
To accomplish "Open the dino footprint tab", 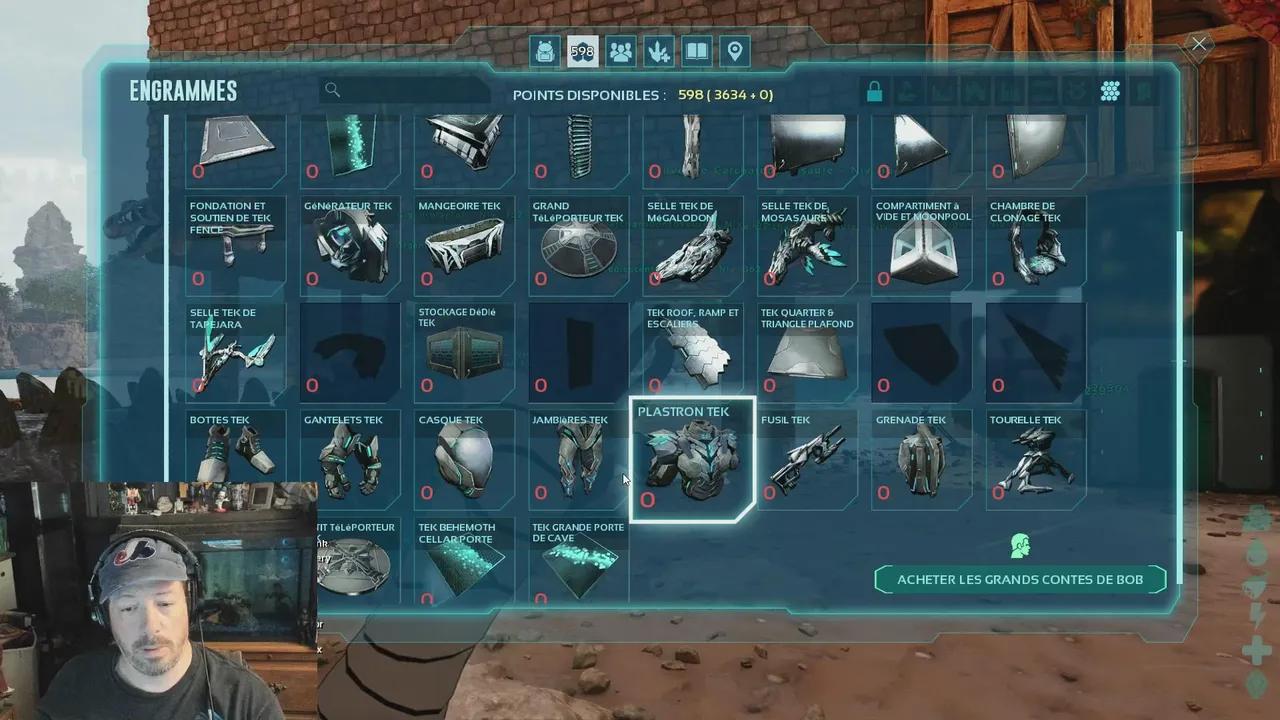I will pyautogui.click(x=659, y=51).
